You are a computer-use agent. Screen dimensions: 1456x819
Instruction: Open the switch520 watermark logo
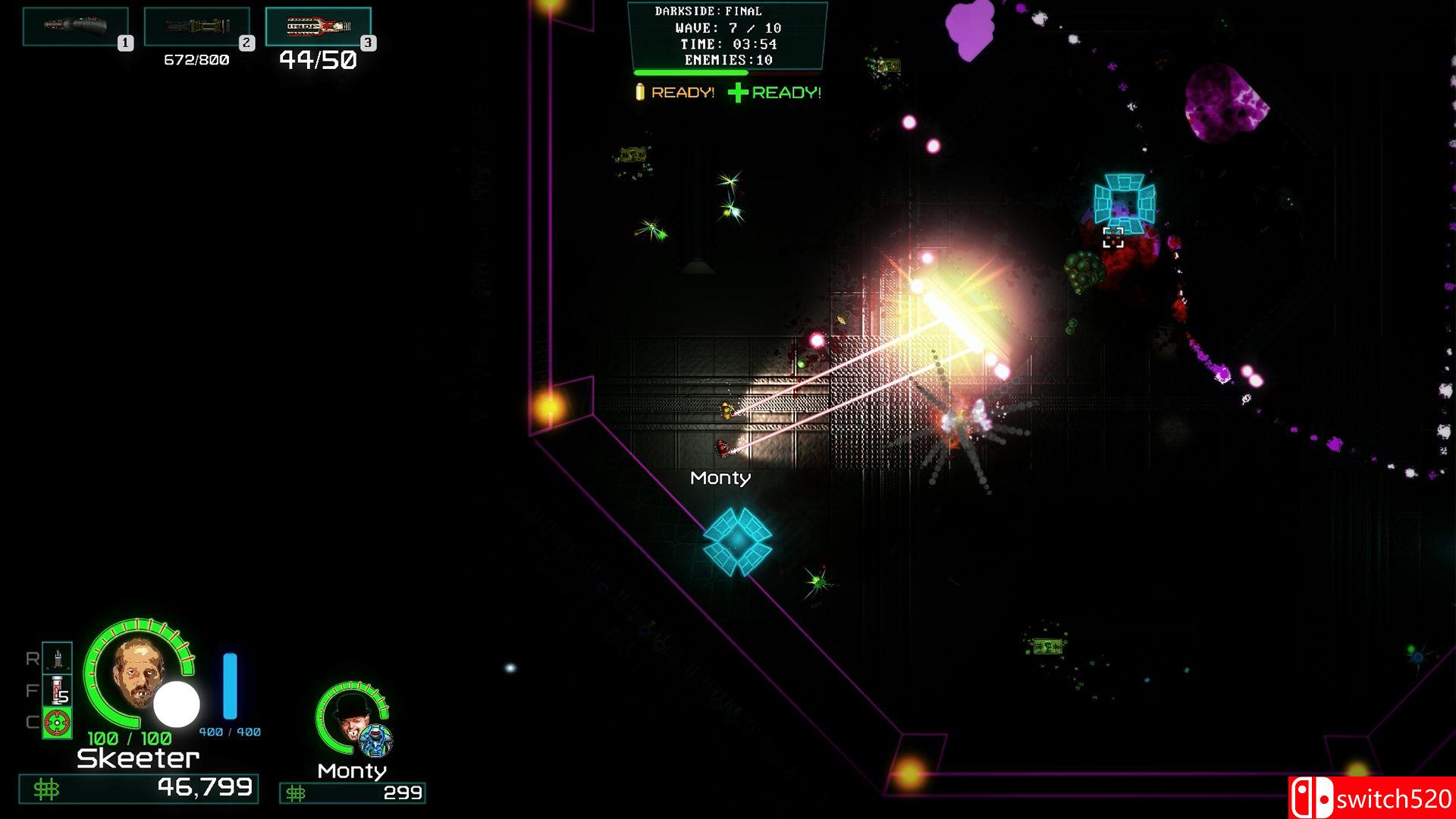click(x=1371, y=798)
